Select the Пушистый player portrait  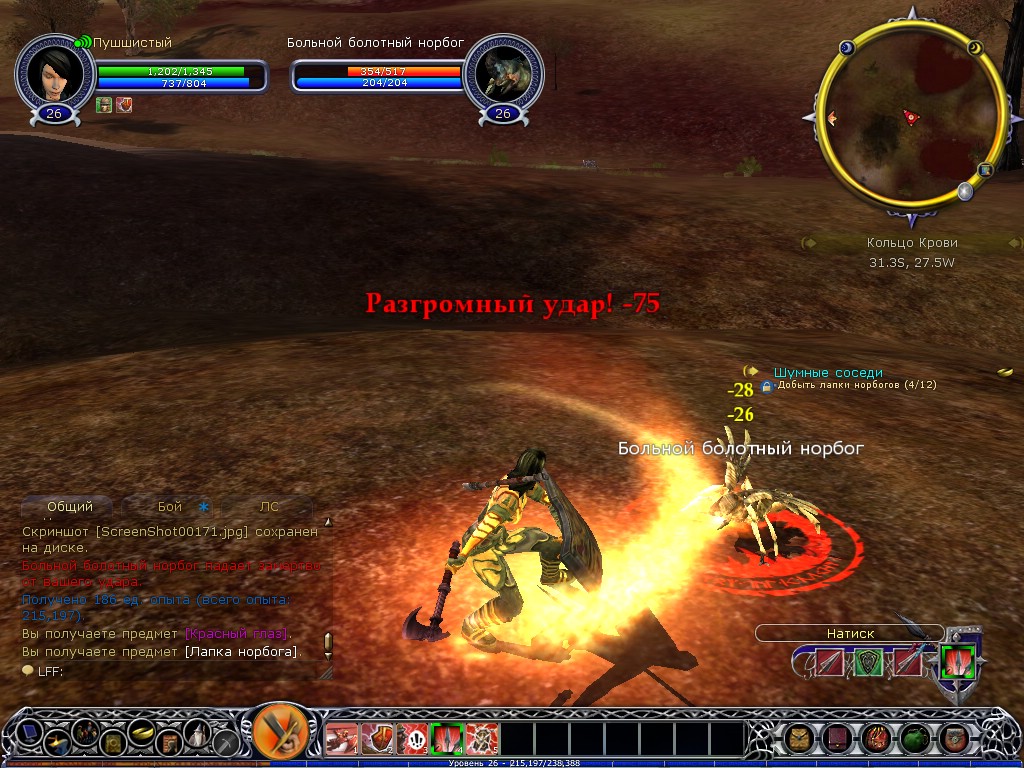tap(54, 74)
